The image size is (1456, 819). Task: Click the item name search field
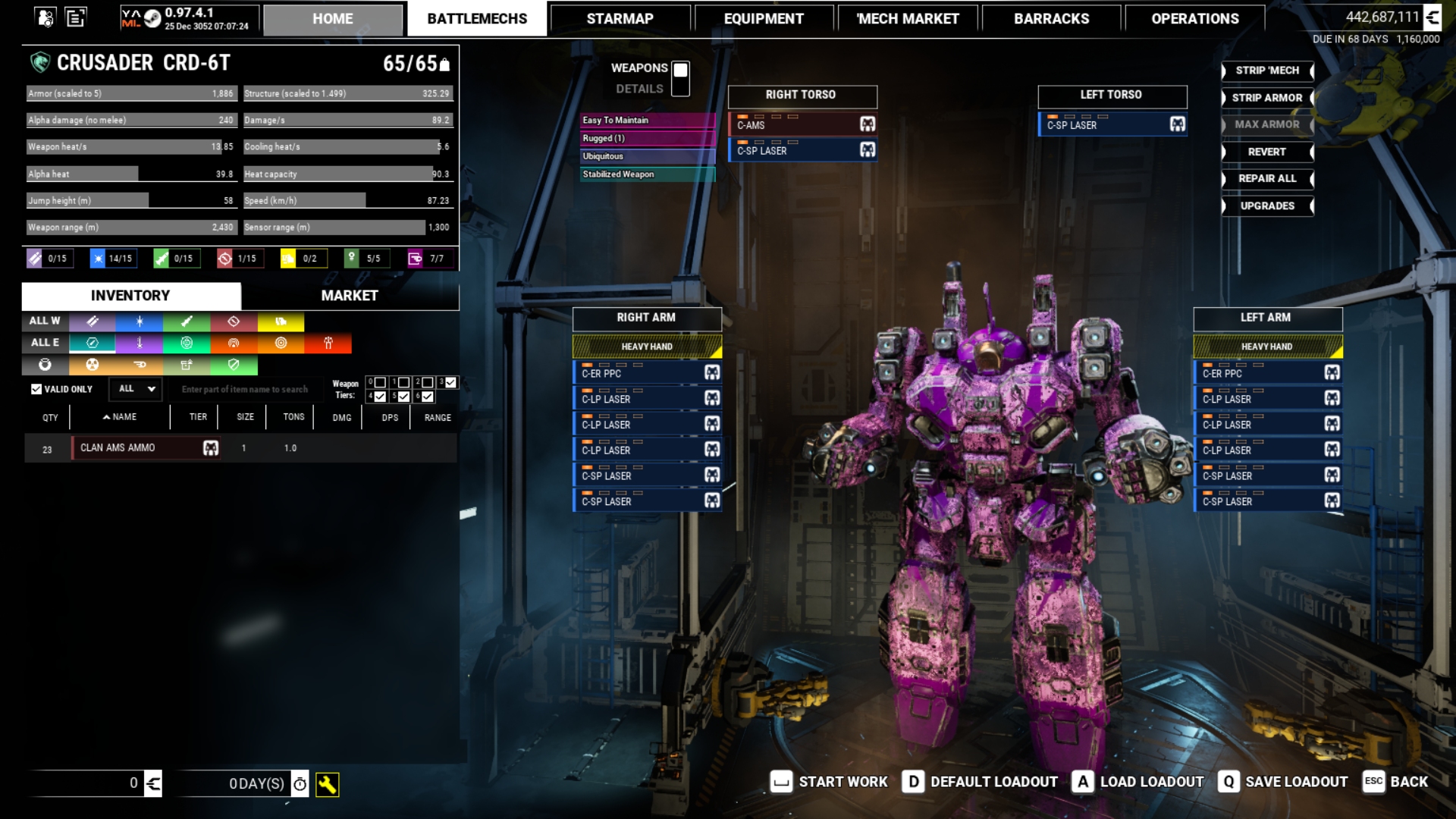click(244, 390)
